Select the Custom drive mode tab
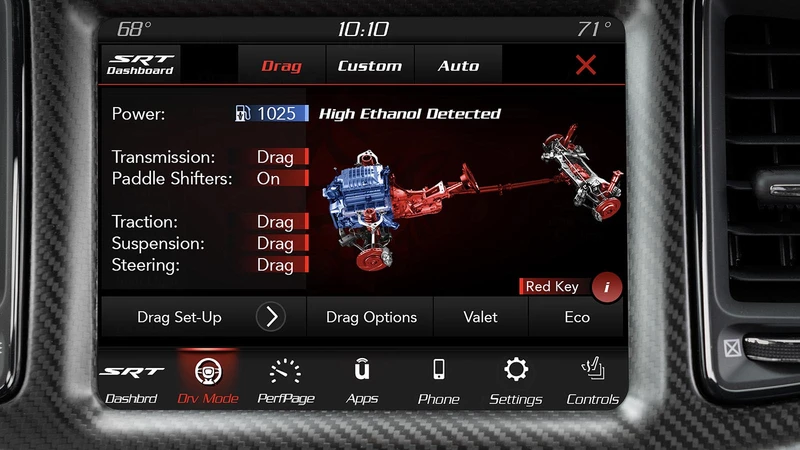The width and height of the screenshot is (800, 450). click(x=369, y=66)
